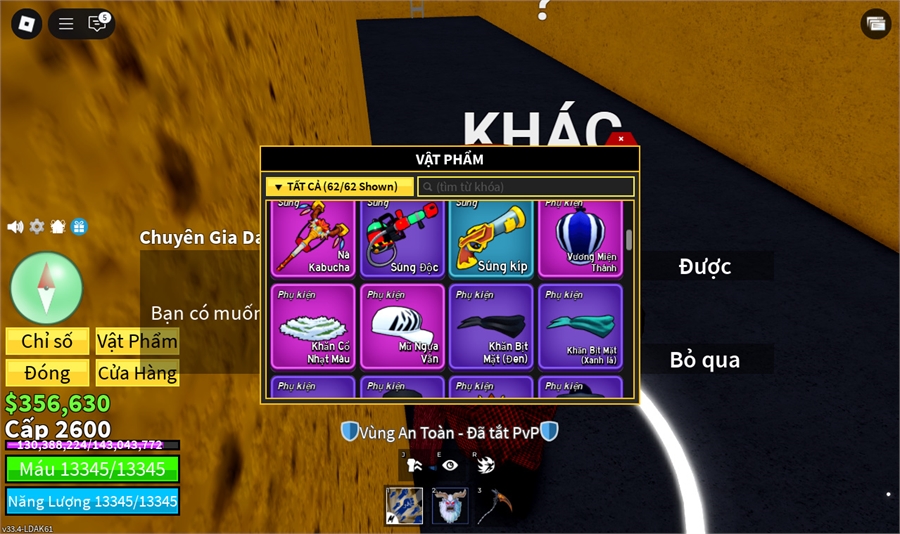Close the Vật Phẩm inventory window
900x534 pixels.
(621, 139)
